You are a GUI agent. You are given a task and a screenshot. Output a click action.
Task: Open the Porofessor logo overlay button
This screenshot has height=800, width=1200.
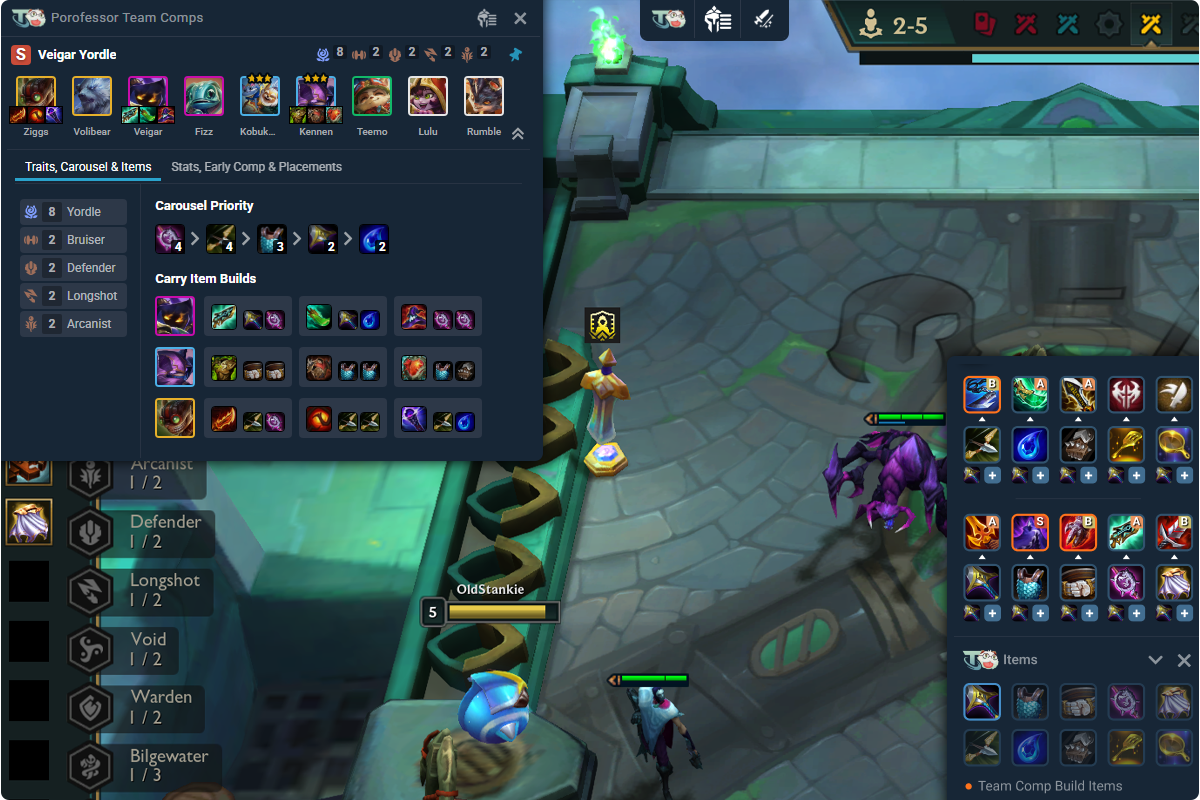point(668,19)
